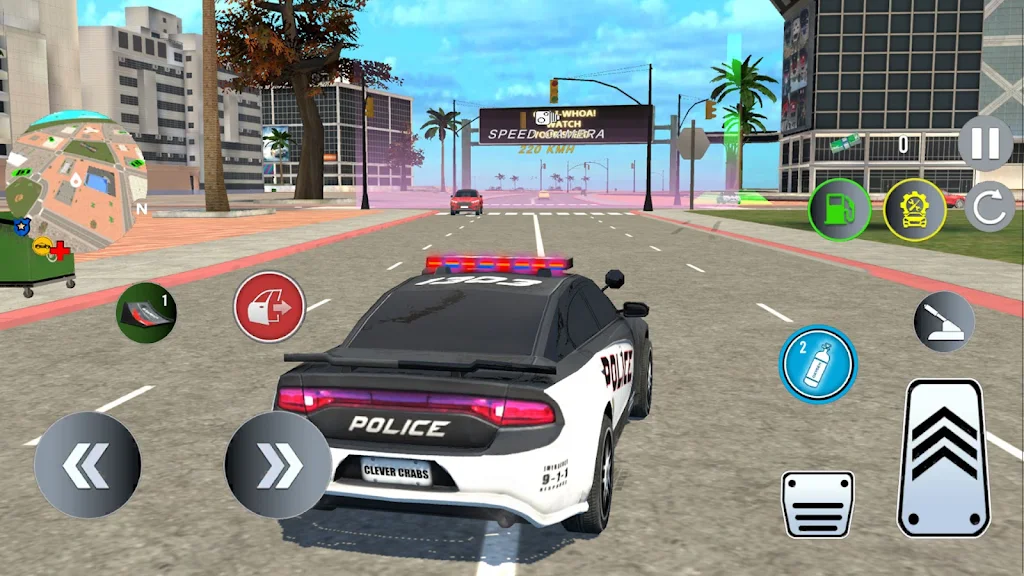Pause the game
Image resolution: width=1024 pixels, height=576 pixels.
[x=985, y=143]
